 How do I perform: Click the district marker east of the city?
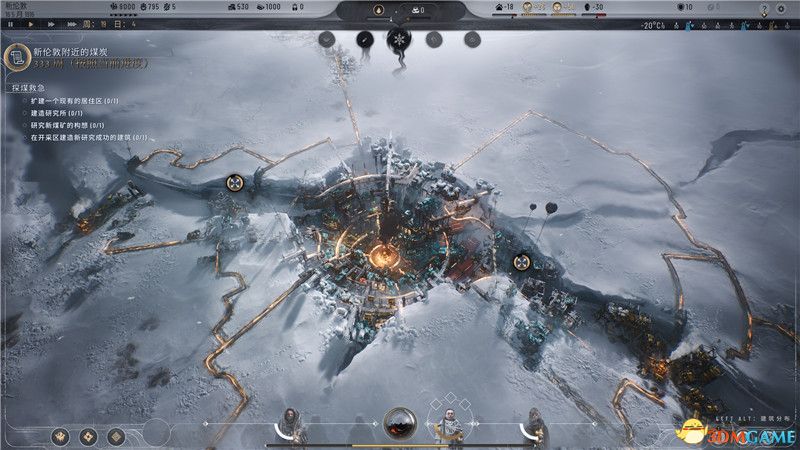pyautogui.click(x=521, y=263)
